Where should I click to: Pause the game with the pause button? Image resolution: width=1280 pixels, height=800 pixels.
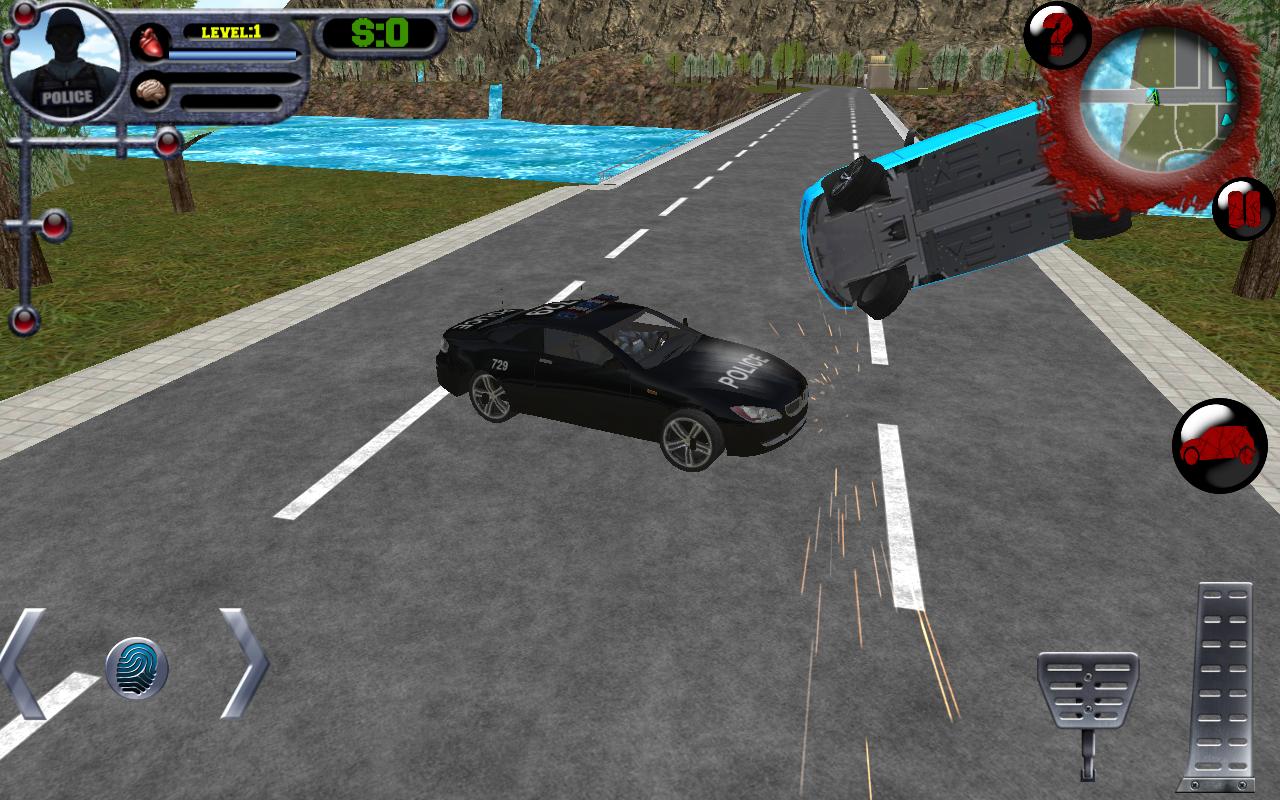coord(1244,208)
